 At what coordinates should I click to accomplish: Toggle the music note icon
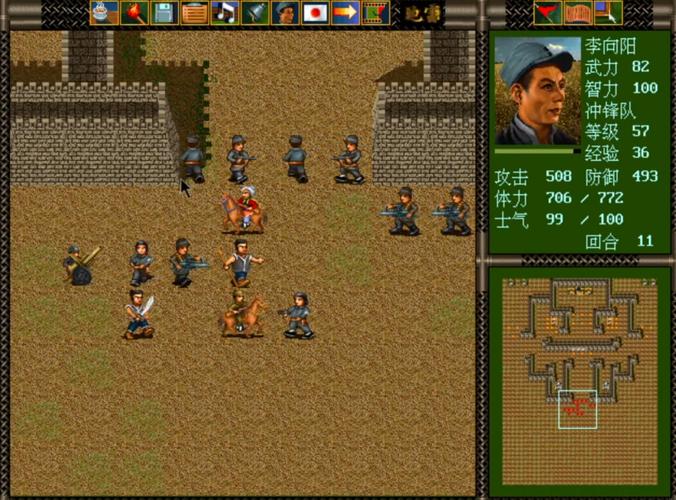click(226, 13)
